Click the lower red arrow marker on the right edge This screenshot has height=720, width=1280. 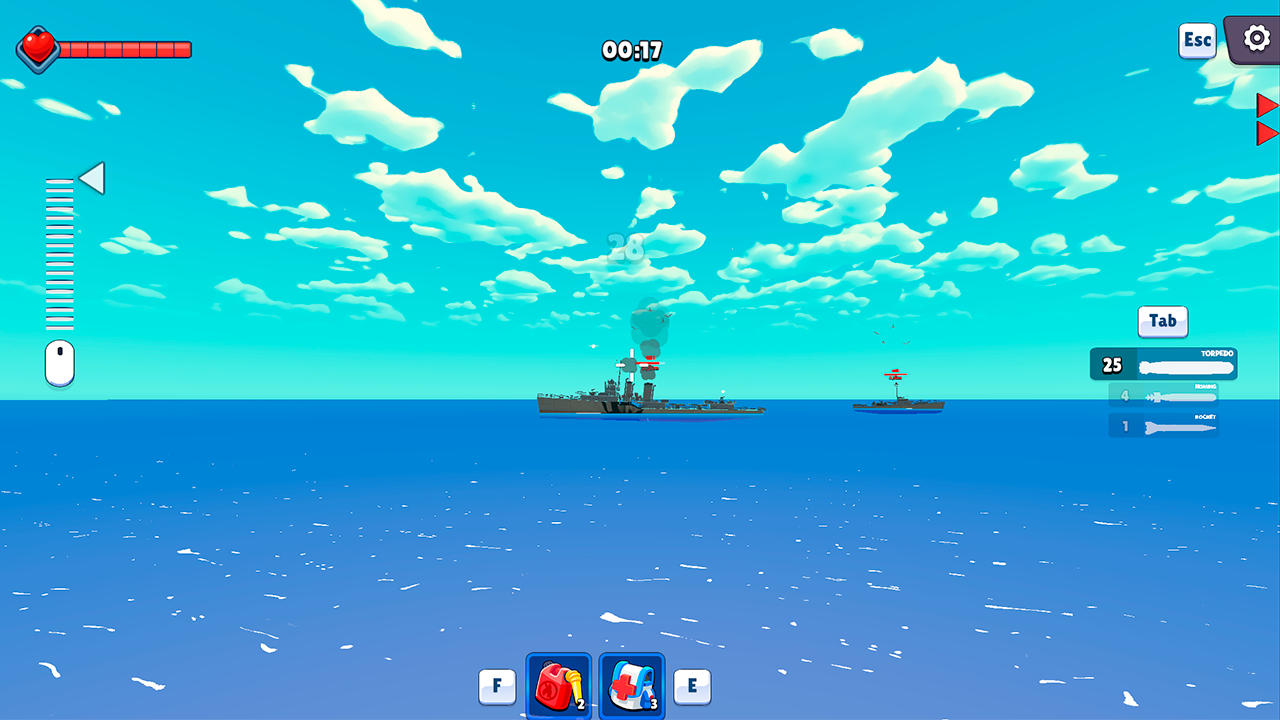pyautogui.click(x=1267, y=131)
